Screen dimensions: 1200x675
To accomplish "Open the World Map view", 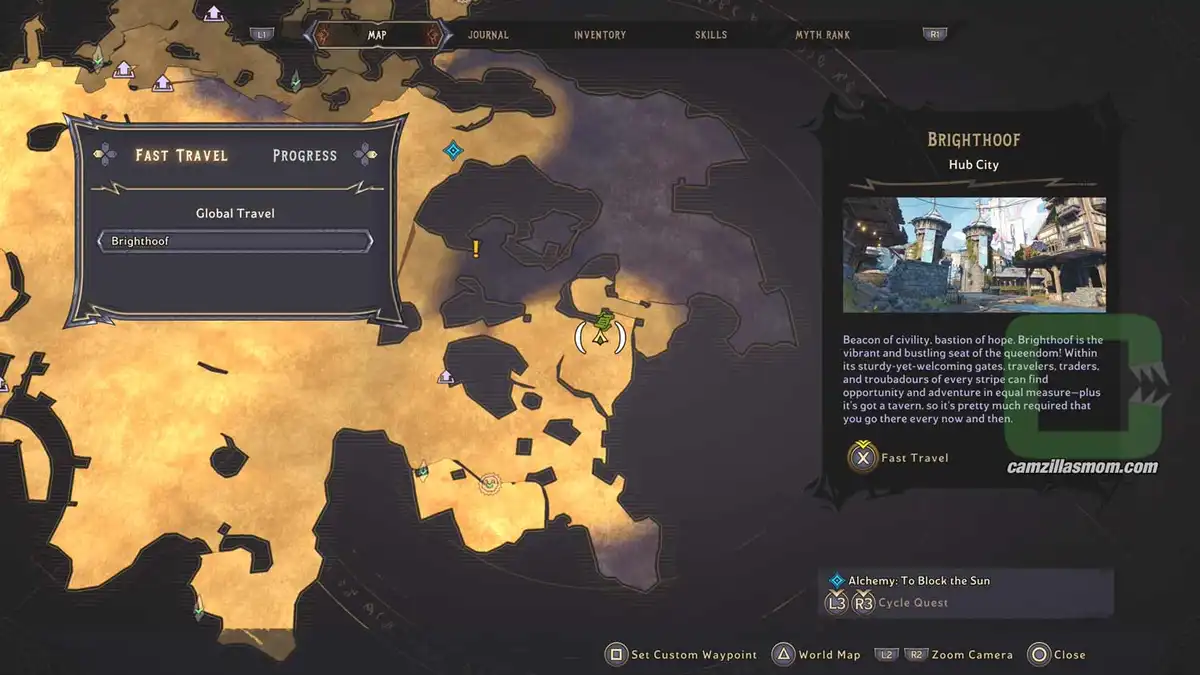I will tap(817, 655).
